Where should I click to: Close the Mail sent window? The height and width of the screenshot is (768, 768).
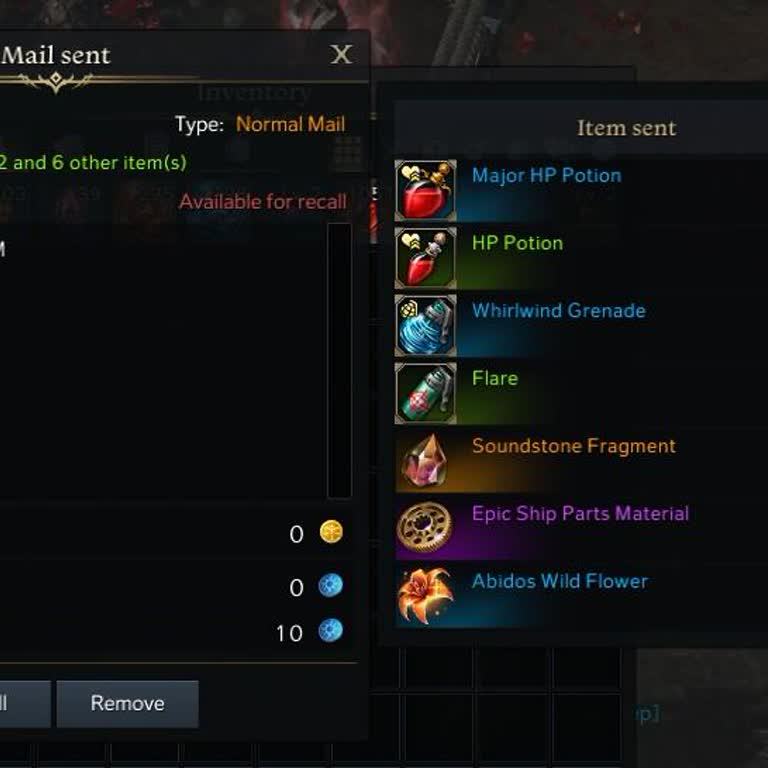[x=341, y=55]
